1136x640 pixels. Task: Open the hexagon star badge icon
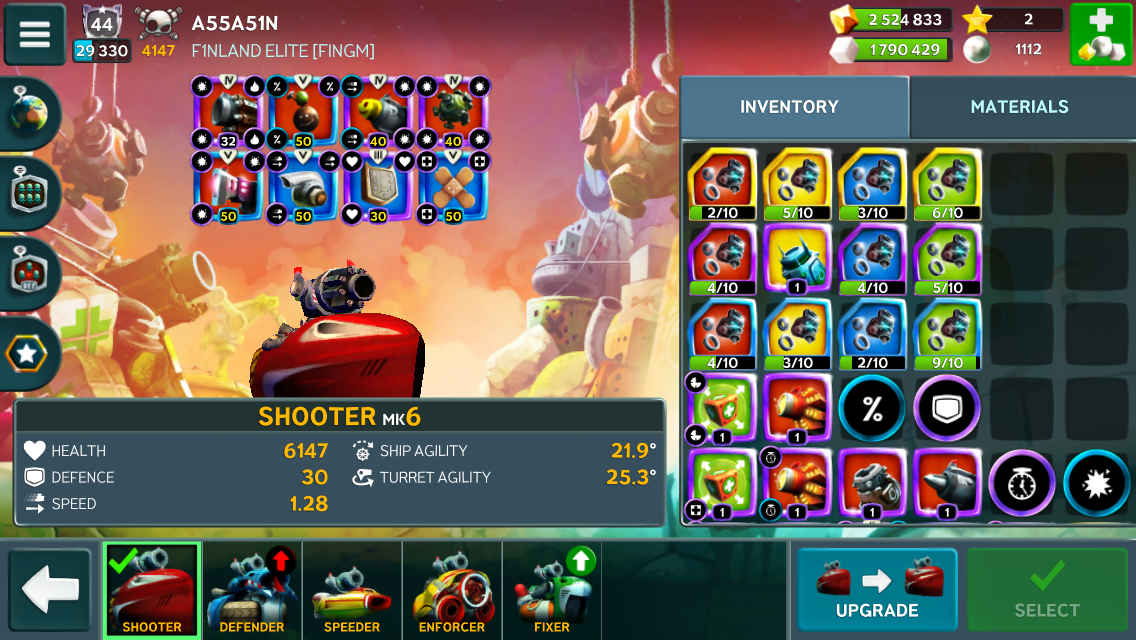coord(27,354)
